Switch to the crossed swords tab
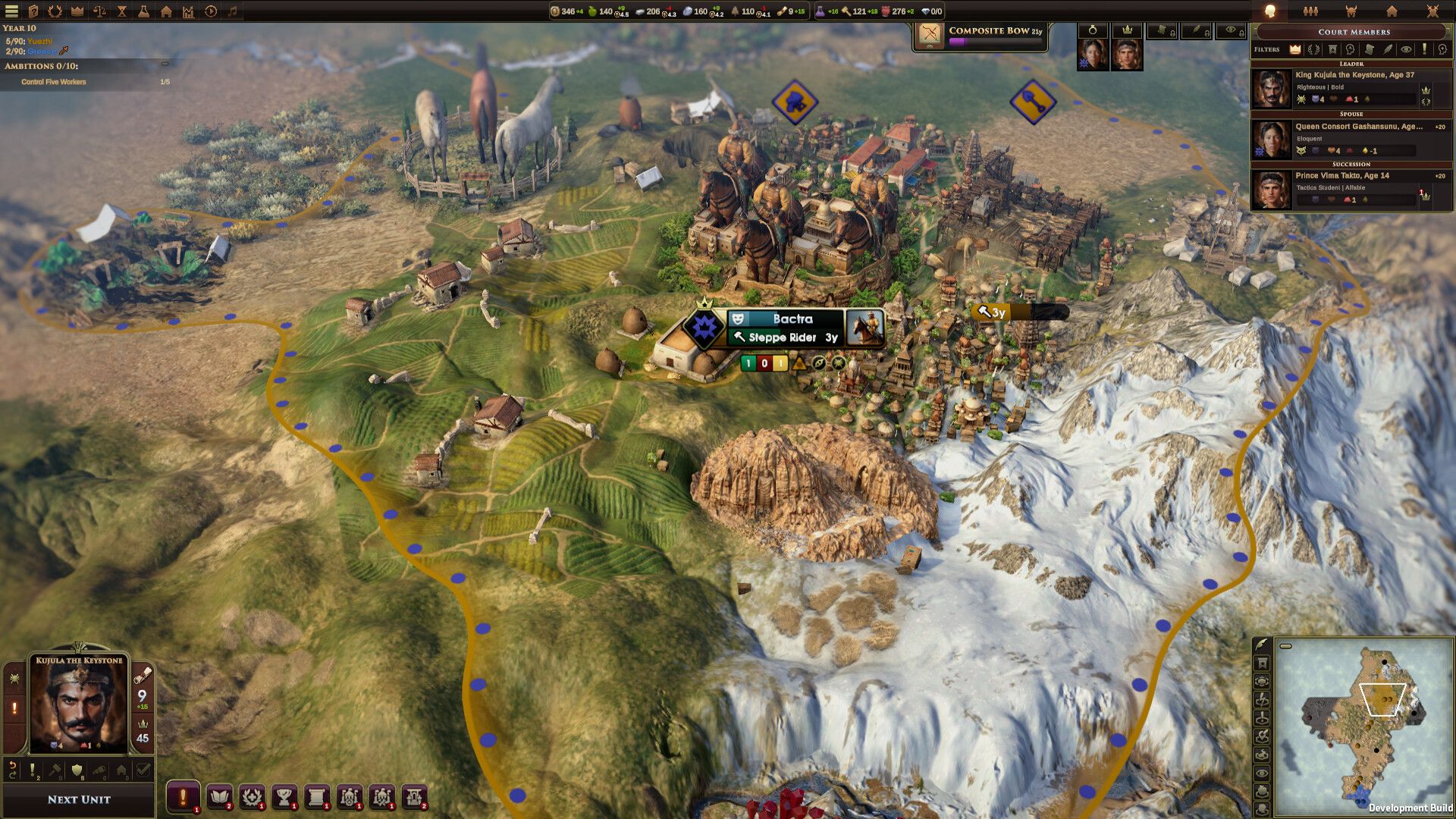 [x=1432, y=11]
